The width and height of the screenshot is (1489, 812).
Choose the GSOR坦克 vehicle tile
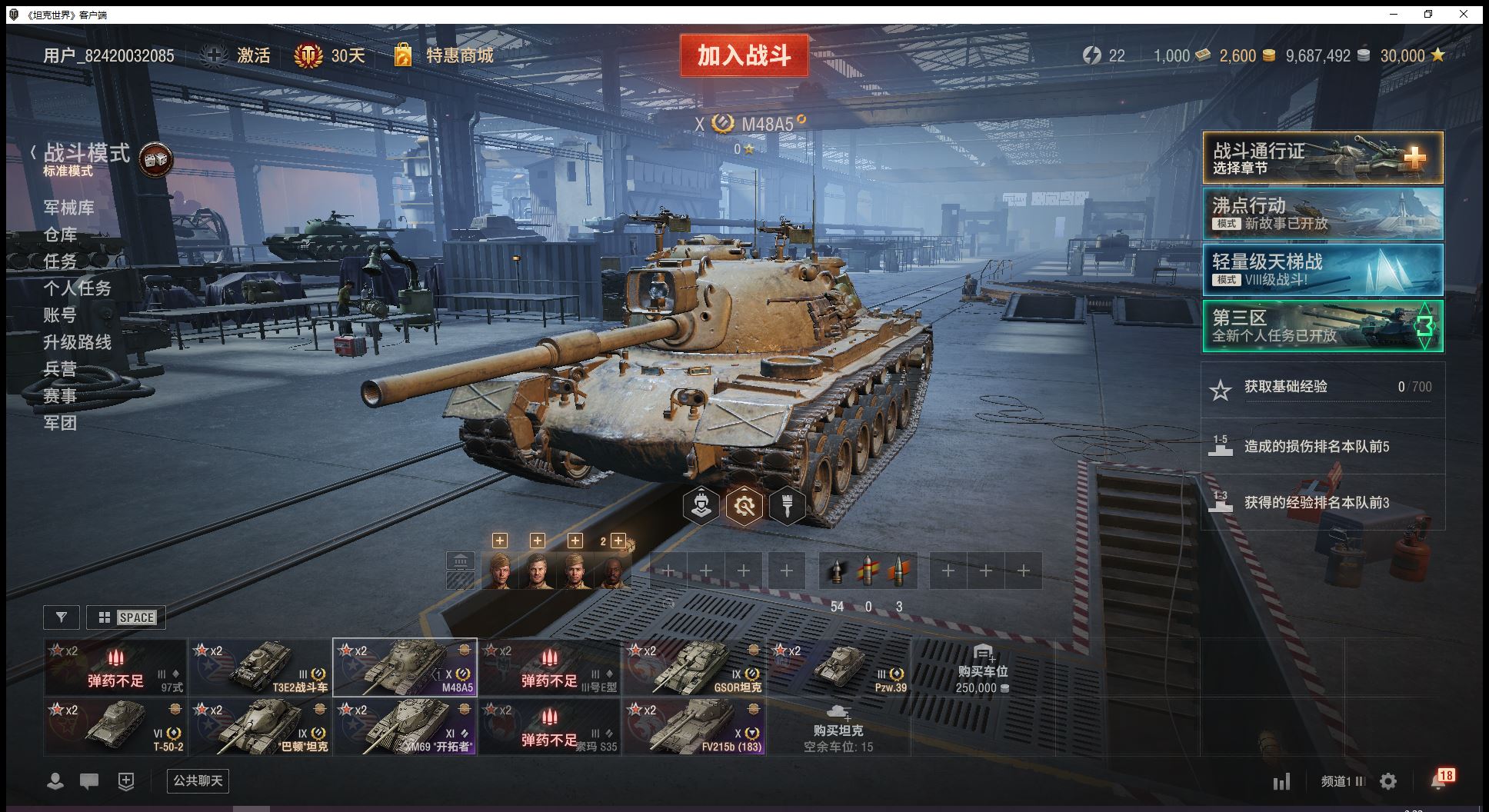pos(695,667)
